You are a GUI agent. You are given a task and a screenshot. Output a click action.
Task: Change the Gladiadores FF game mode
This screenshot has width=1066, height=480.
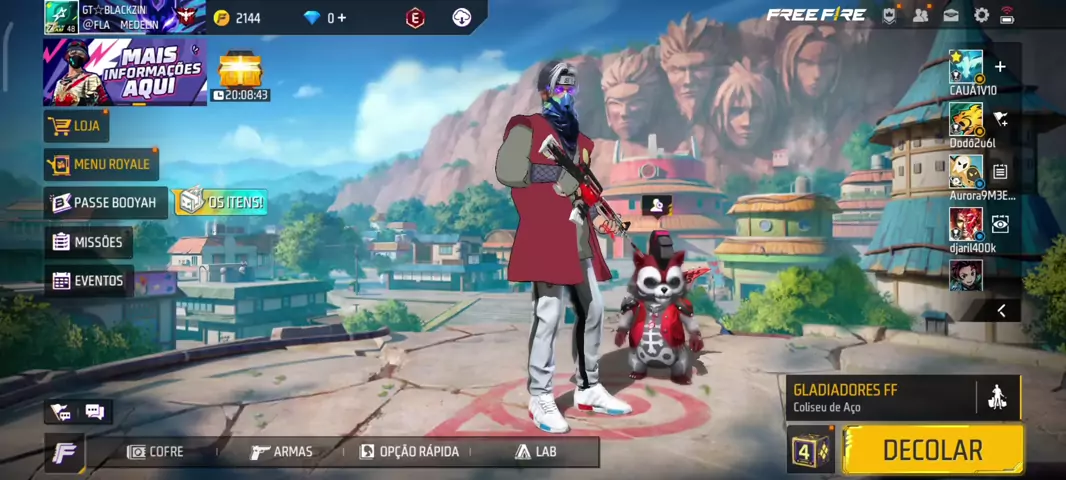pyautogui.click(x=880, y=397)
